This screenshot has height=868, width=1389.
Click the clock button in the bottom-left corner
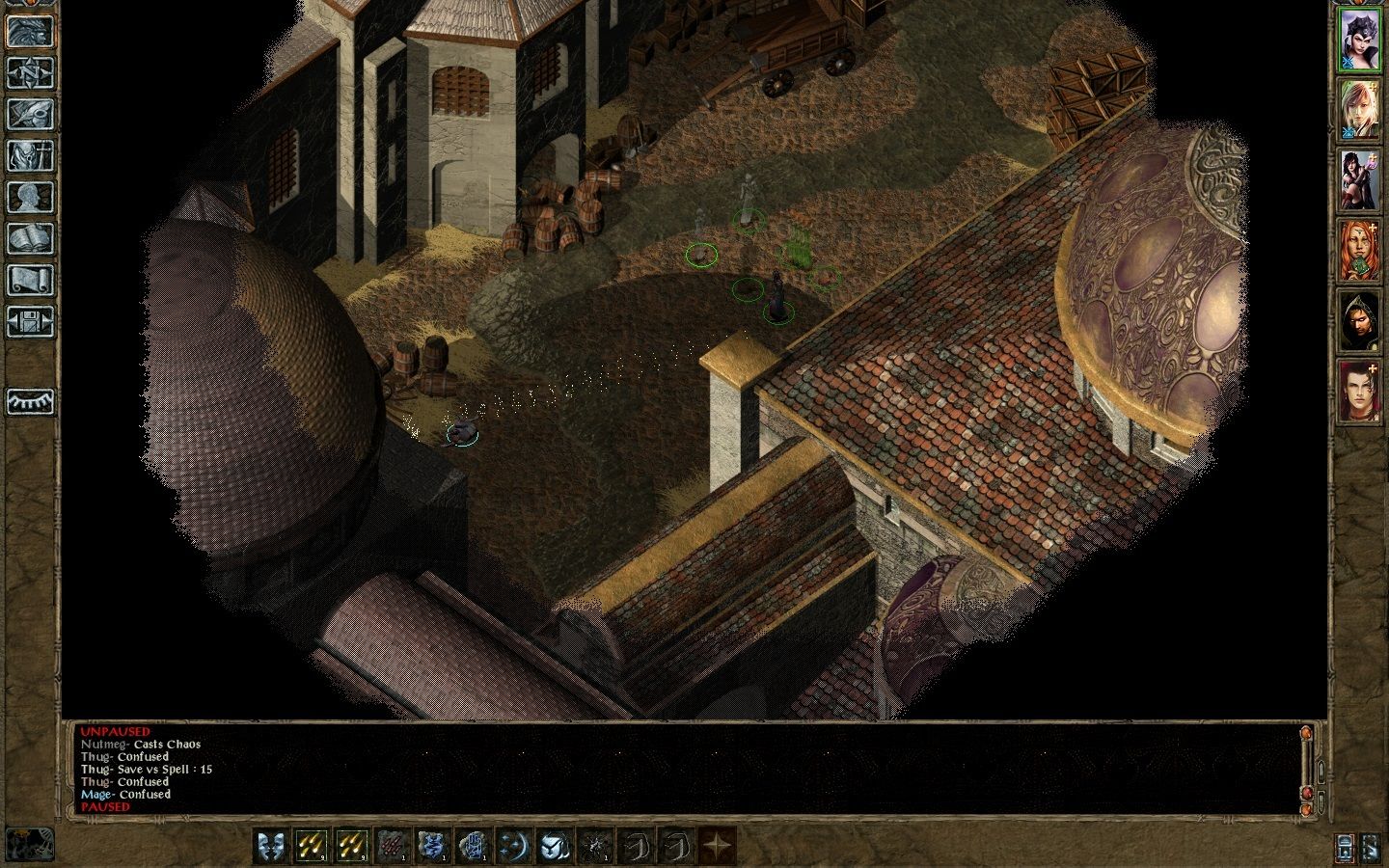[30, 844]
